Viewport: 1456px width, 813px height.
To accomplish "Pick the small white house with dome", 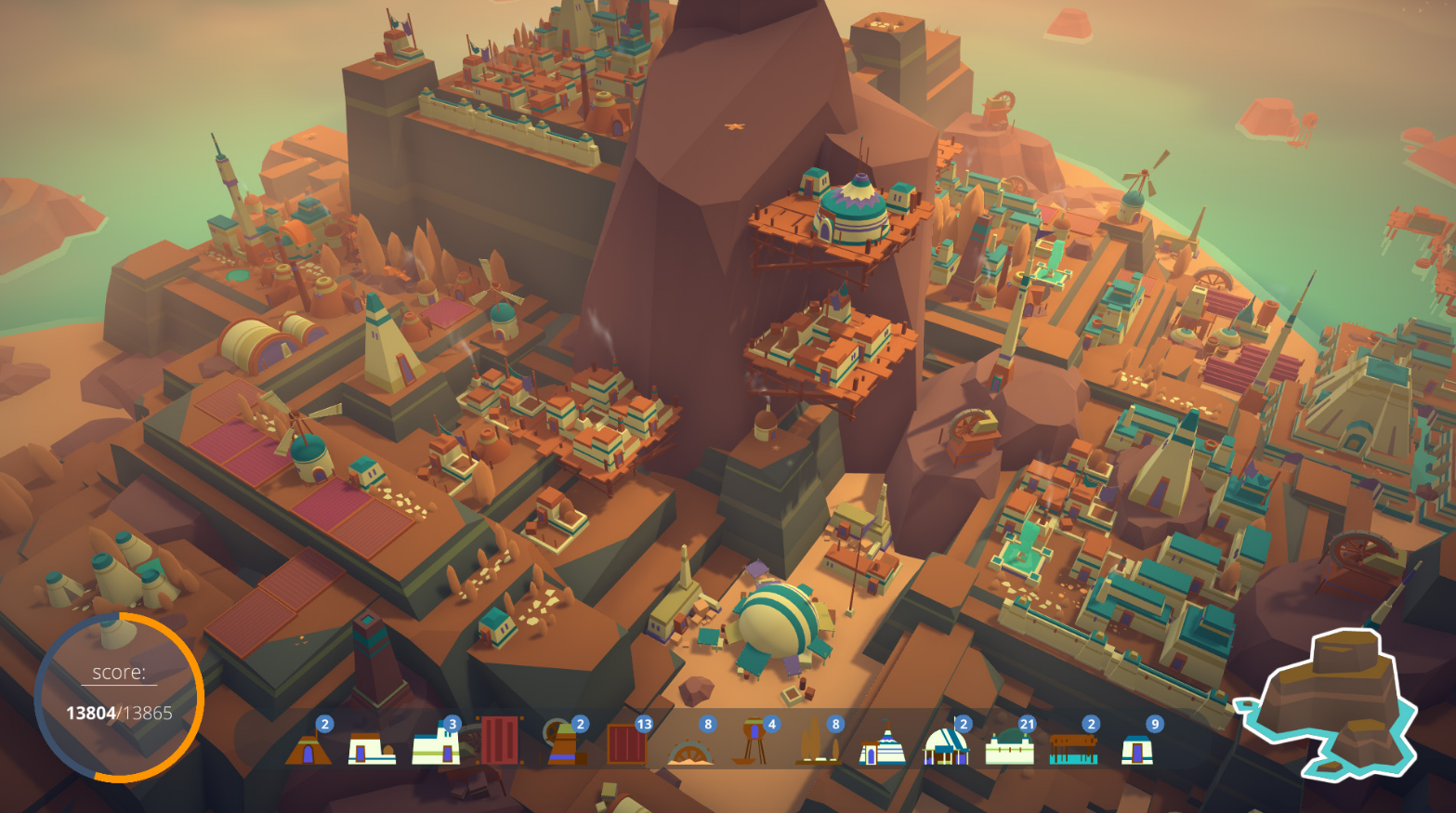I will [x=372, y=748].
